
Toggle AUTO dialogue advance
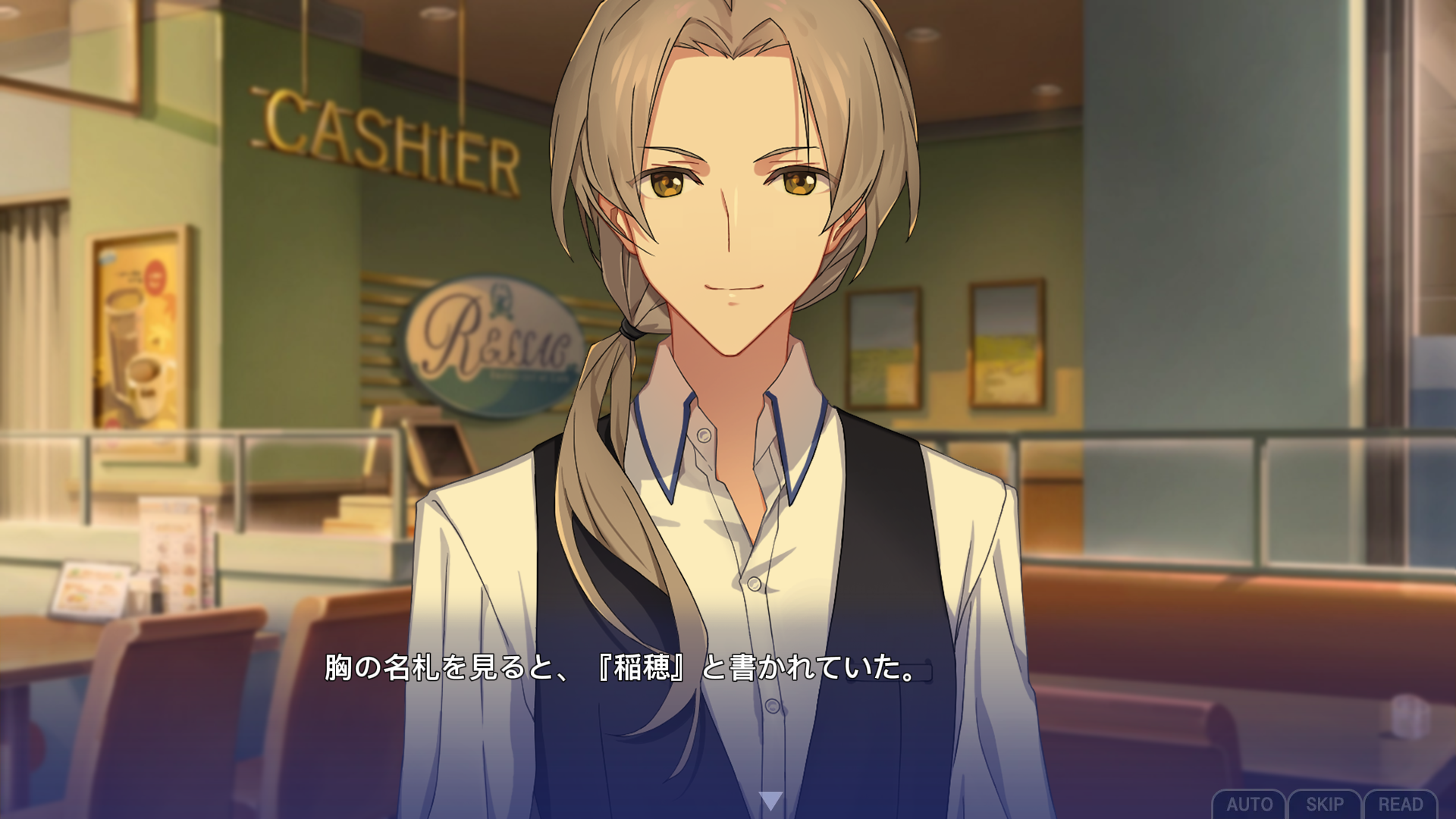(x=1249, y=804)
